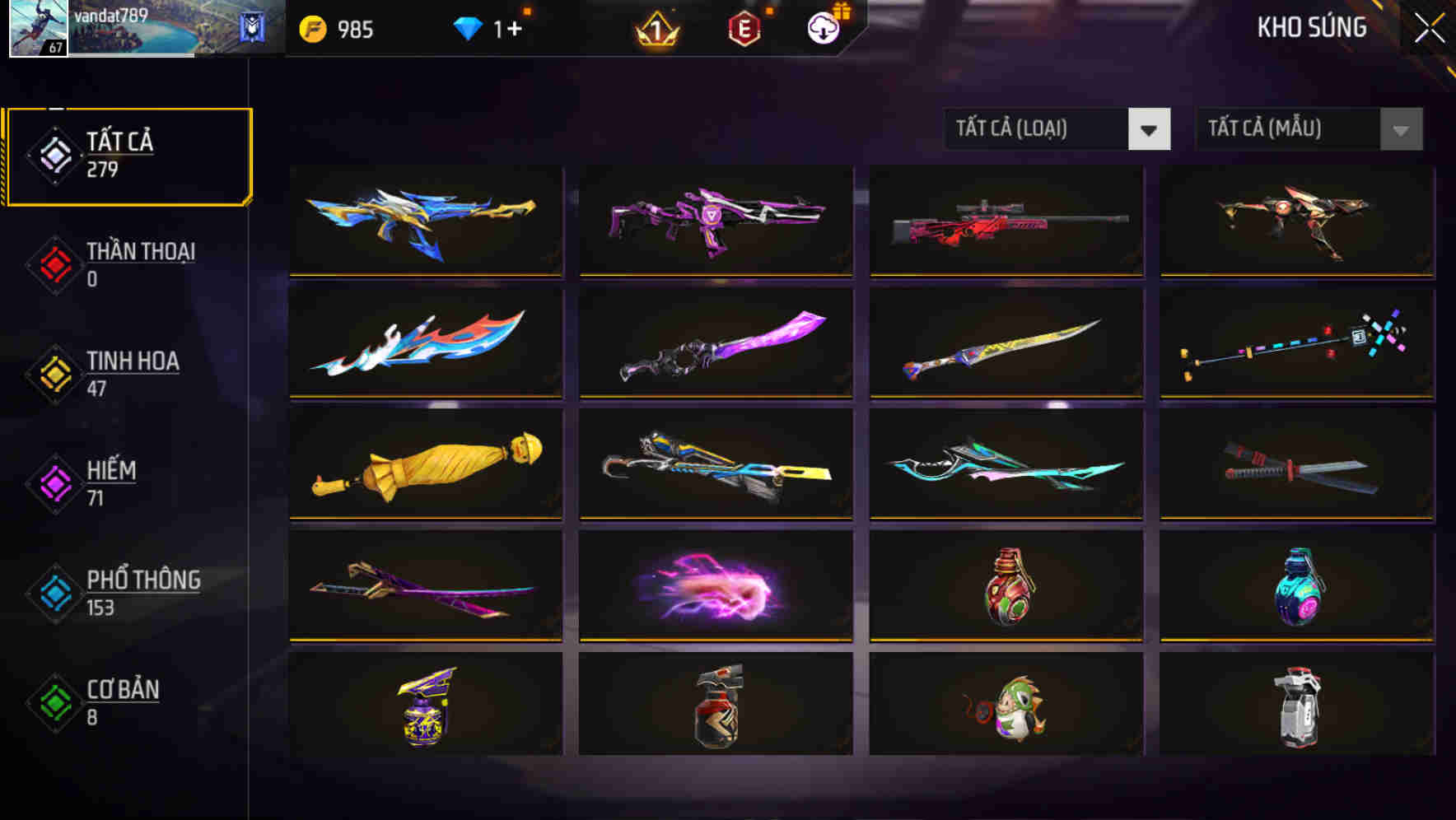Open the gold coins balance panel
The width and height of the screenshot is (1456, 820).
pyautogui.click(x=338, y=29)
